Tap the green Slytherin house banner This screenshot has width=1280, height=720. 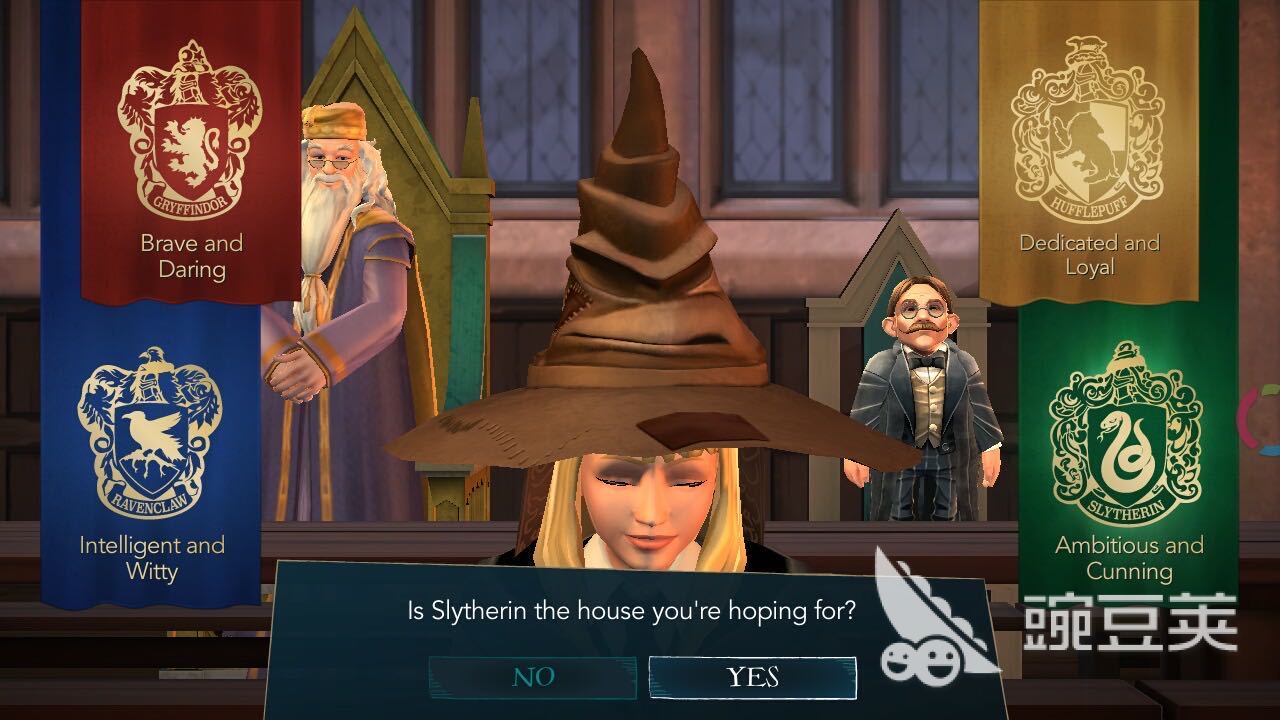point(1128,450)
